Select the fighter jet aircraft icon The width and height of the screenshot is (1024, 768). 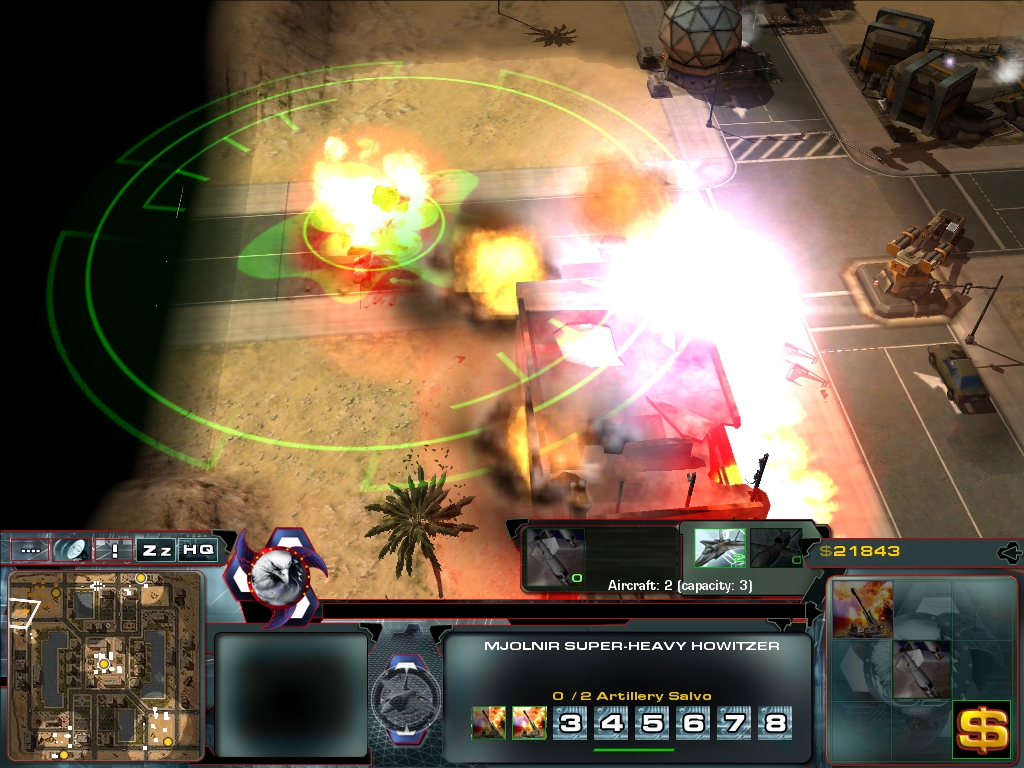[719, 548]
